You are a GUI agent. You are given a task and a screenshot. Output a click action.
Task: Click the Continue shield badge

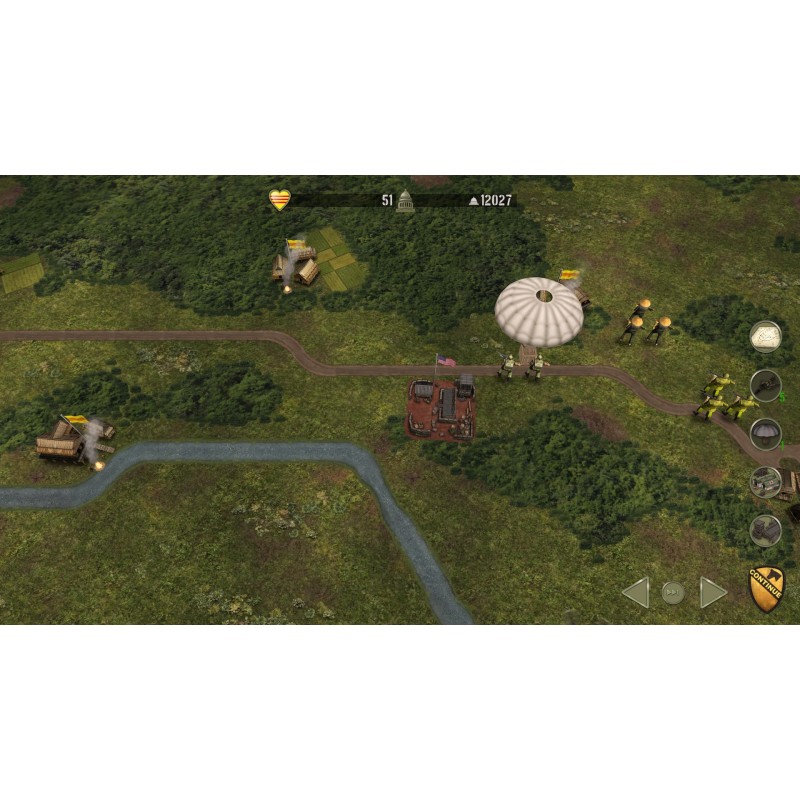click(766, 588)
